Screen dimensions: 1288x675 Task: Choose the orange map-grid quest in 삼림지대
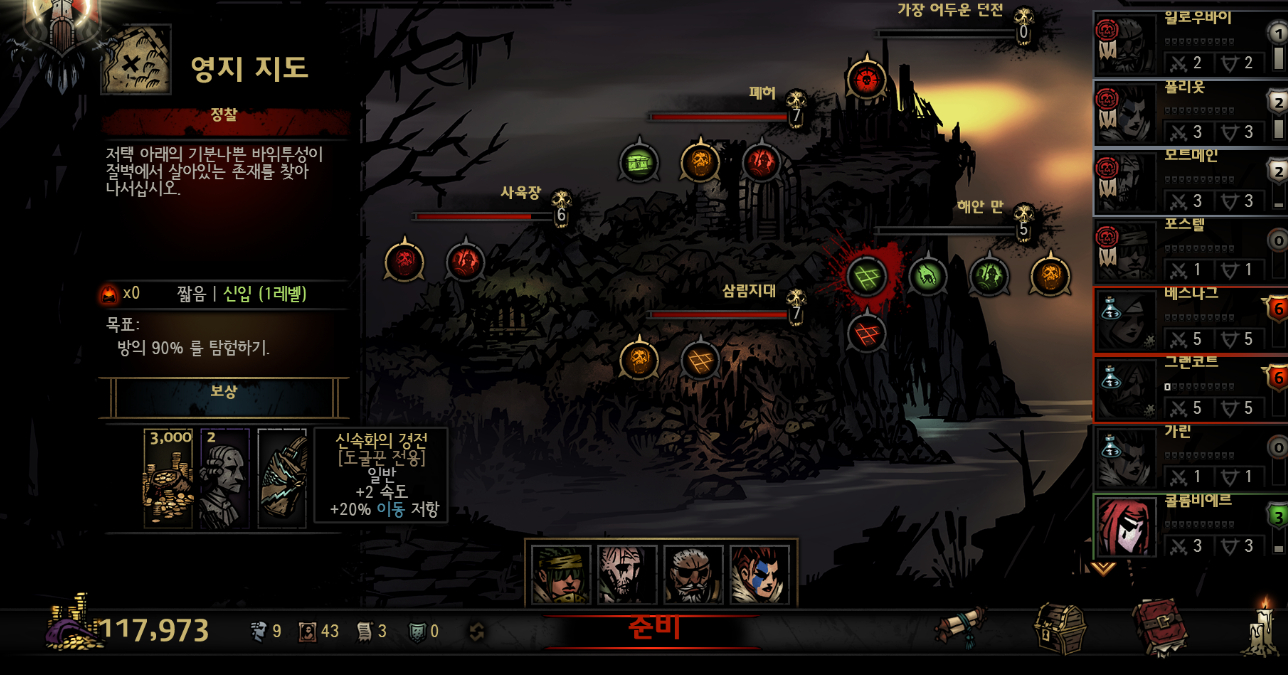pos(700,360)
